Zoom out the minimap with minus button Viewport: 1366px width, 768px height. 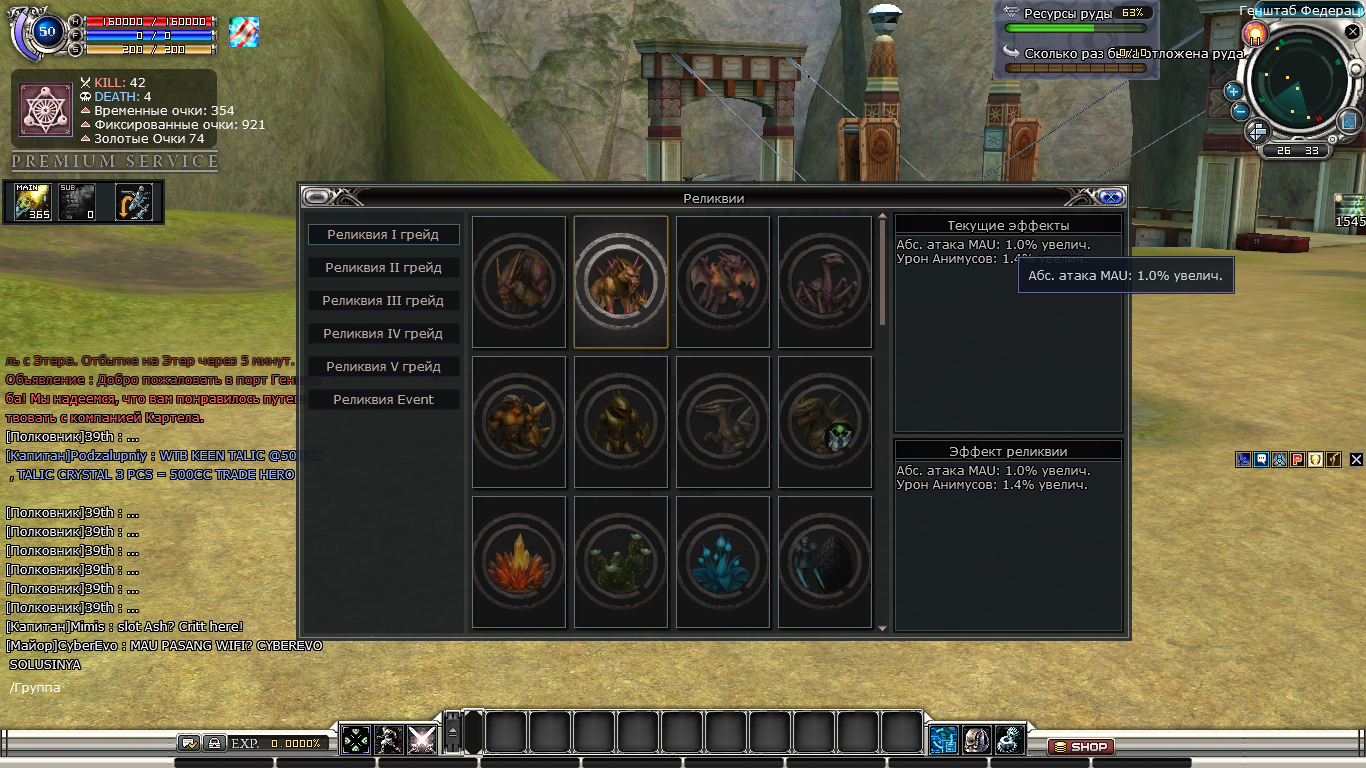coord(1240,111)
